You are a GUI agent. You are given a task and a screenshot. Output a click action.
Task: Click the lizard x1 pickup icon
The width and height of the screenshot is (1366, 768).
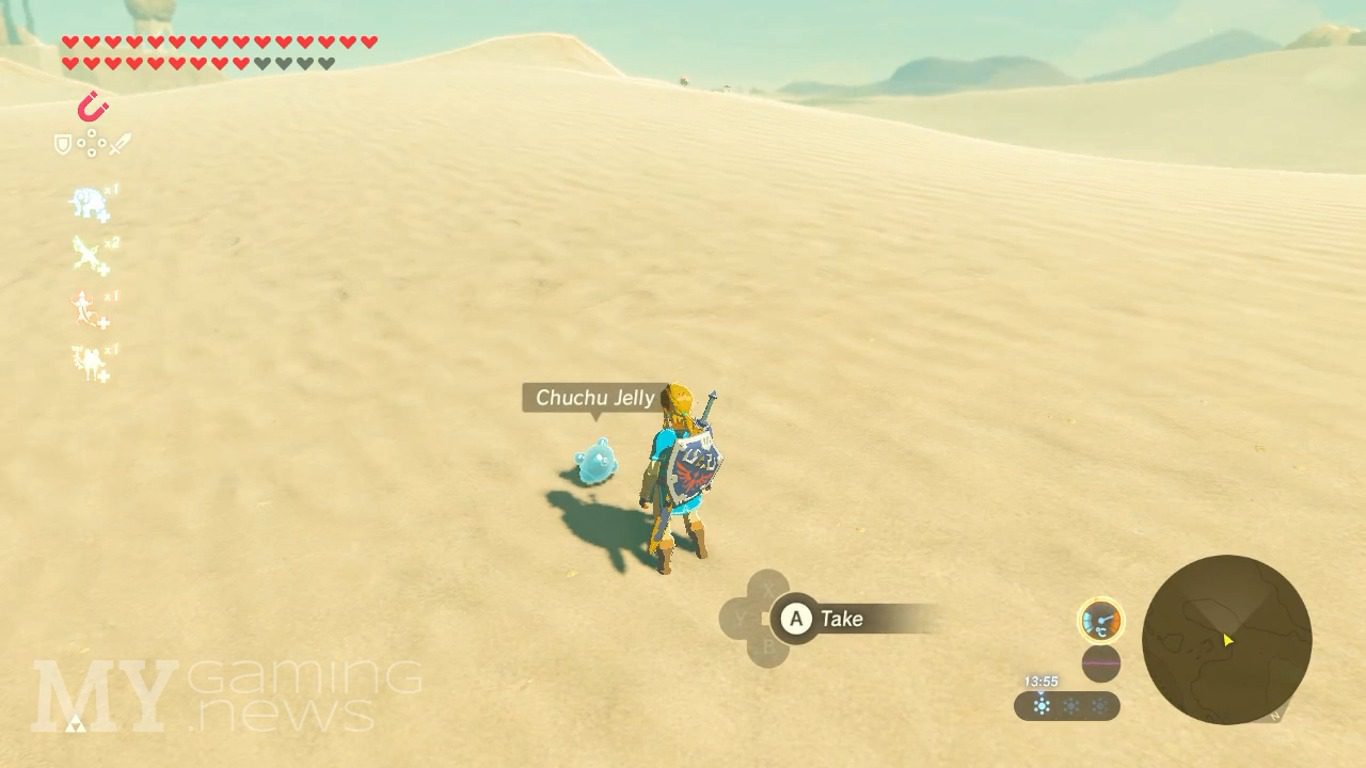[x=85, y=308]
